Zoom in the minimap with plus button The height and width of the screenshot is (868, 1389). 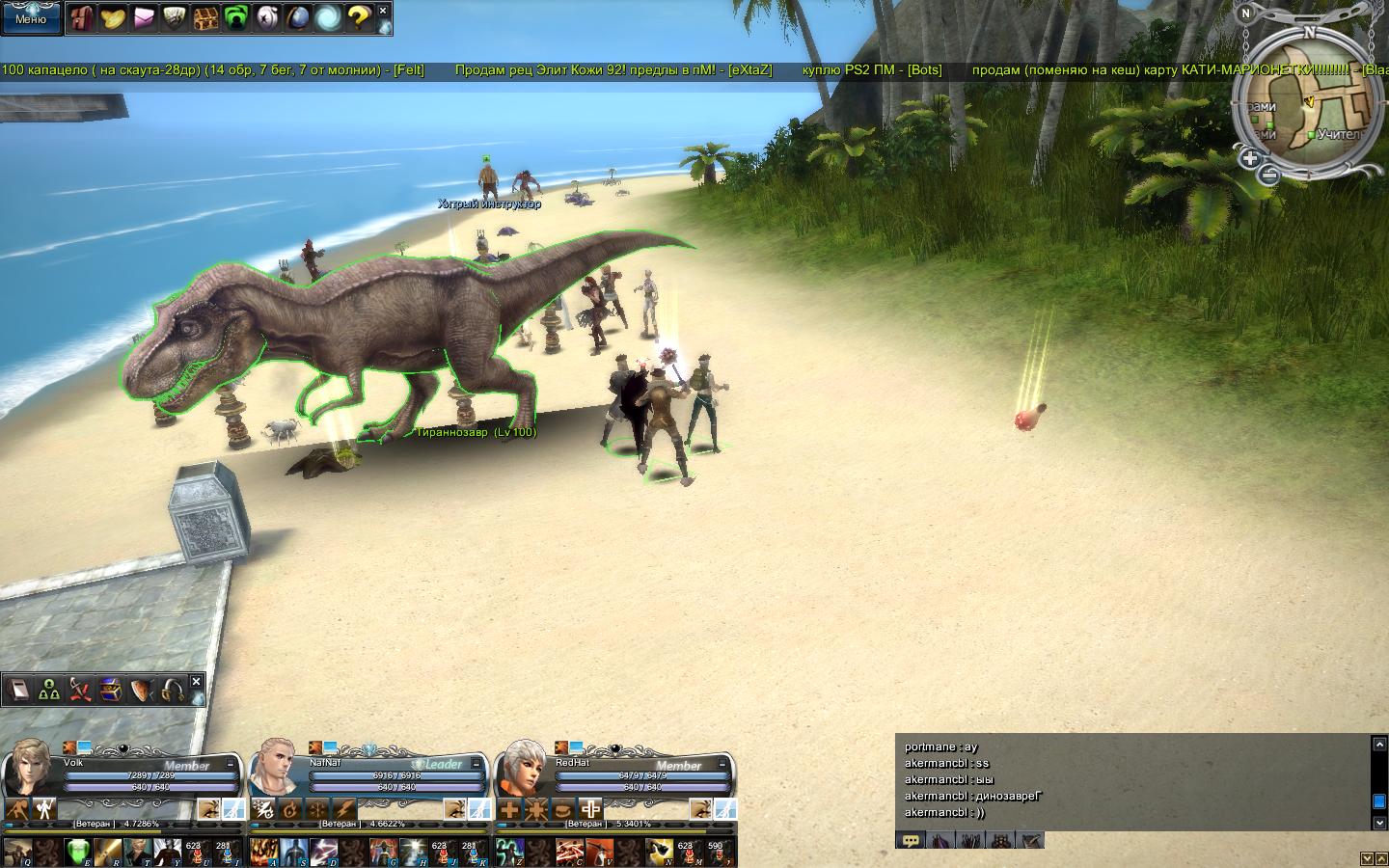pos(1250,158)
